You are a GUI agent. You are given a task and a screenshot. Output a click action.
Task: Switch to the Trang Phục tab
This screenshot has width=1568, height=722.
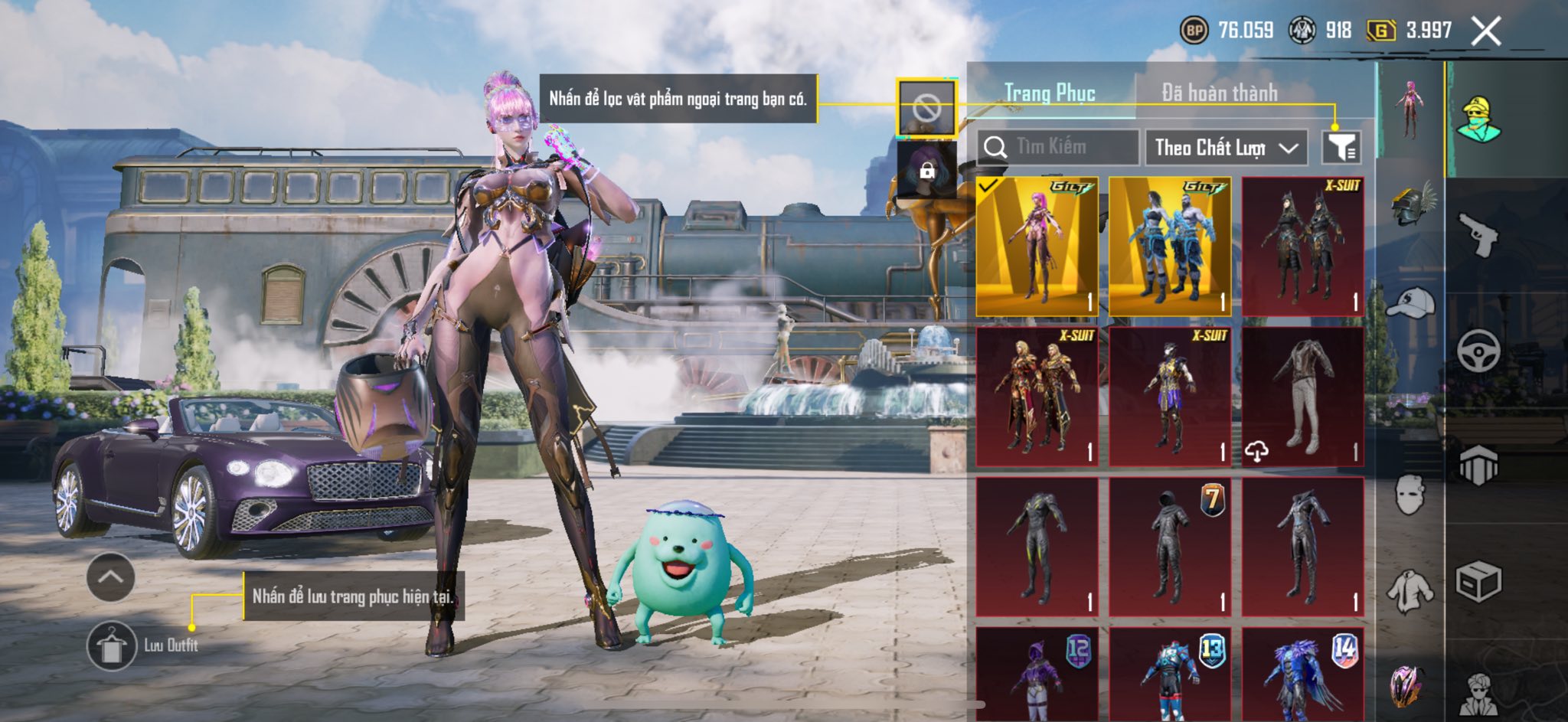point(1049,93)
